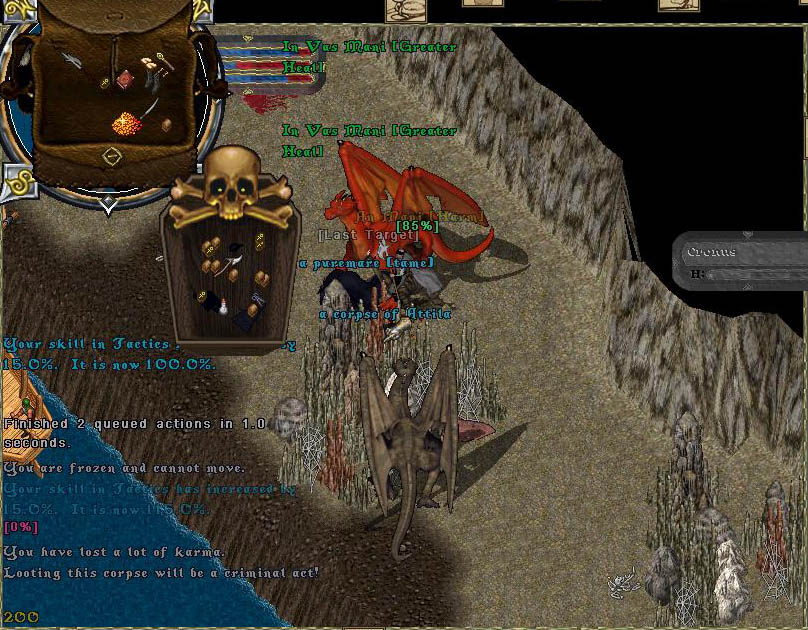The image size is (808, 630).
Task: Pick the red spellbook in the backpack
Action: tap(125, 78)
